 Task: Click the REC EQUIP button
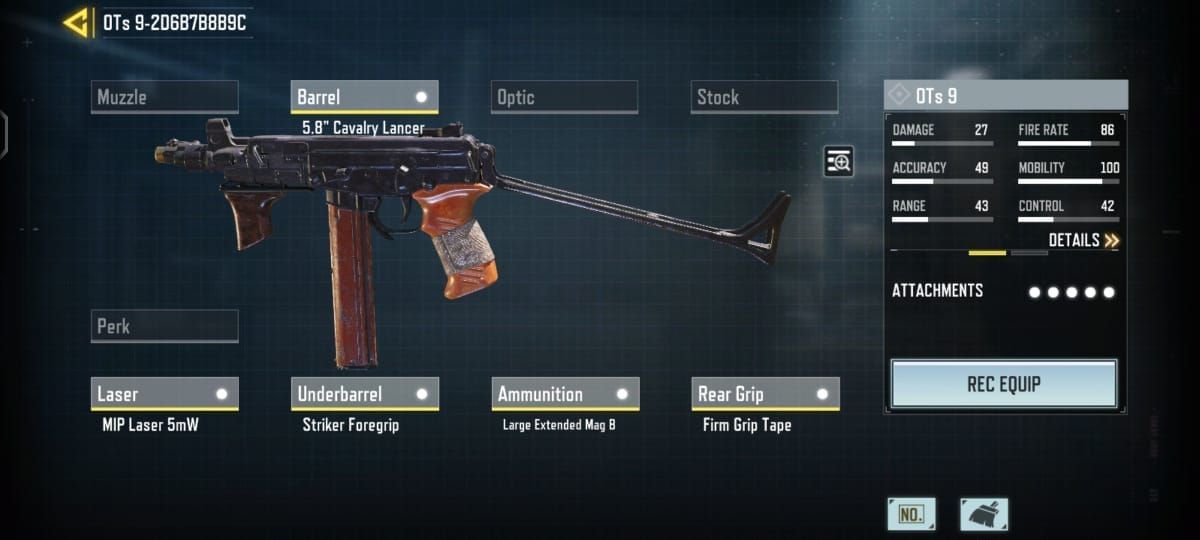tap(1003, 384)
